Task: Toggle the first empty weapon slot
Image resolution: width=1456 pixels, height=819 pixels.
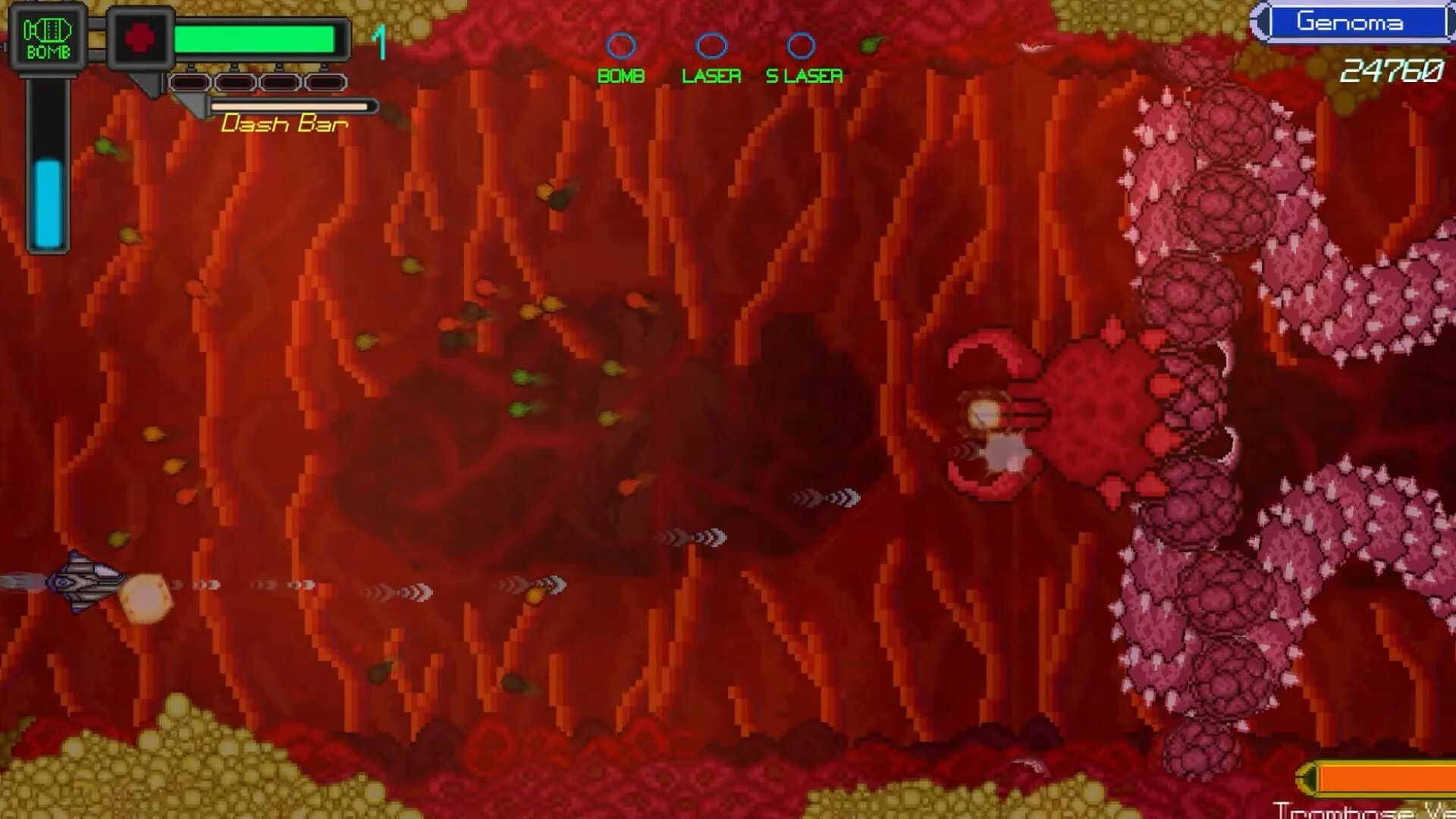Action: [190, 83]
